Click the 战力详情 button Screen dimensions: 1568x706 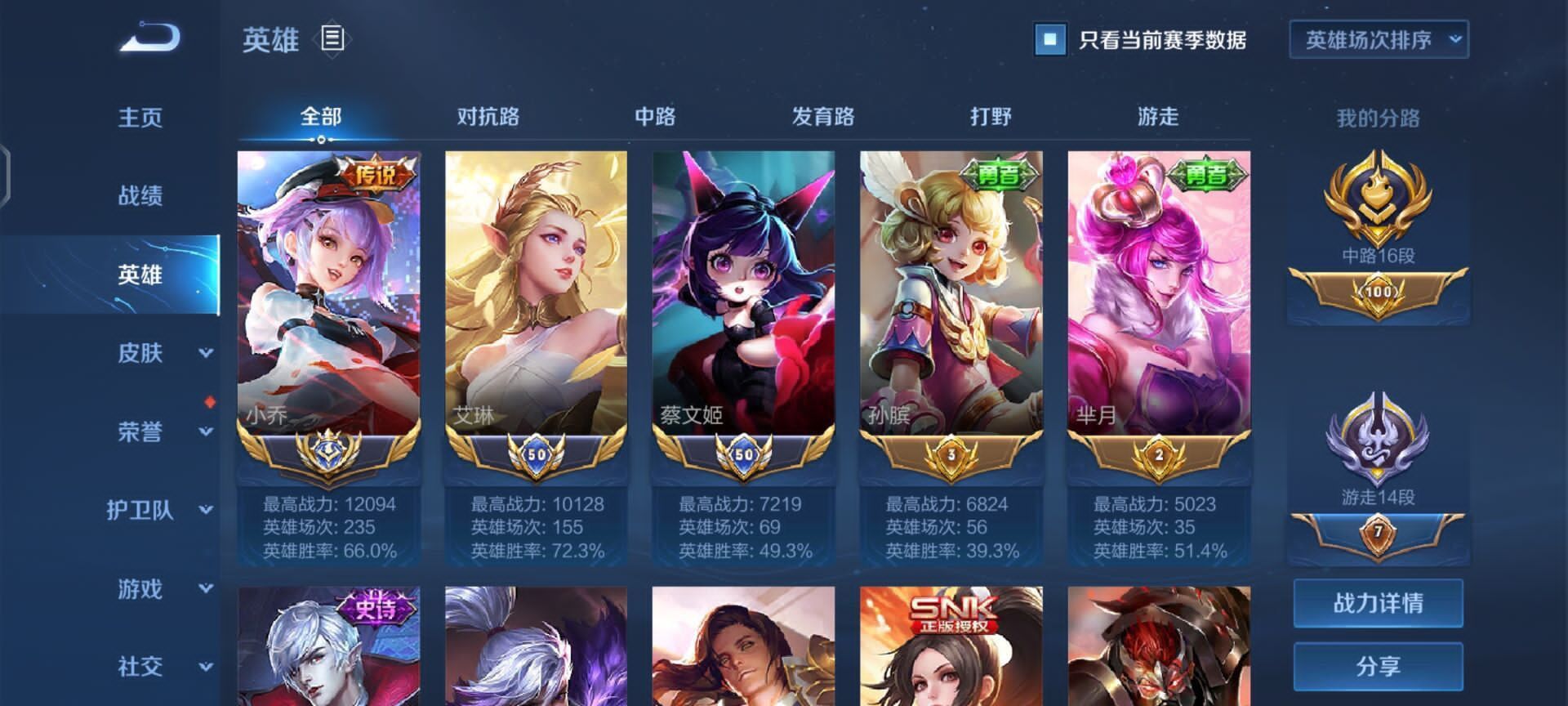tap(1379, 604)
